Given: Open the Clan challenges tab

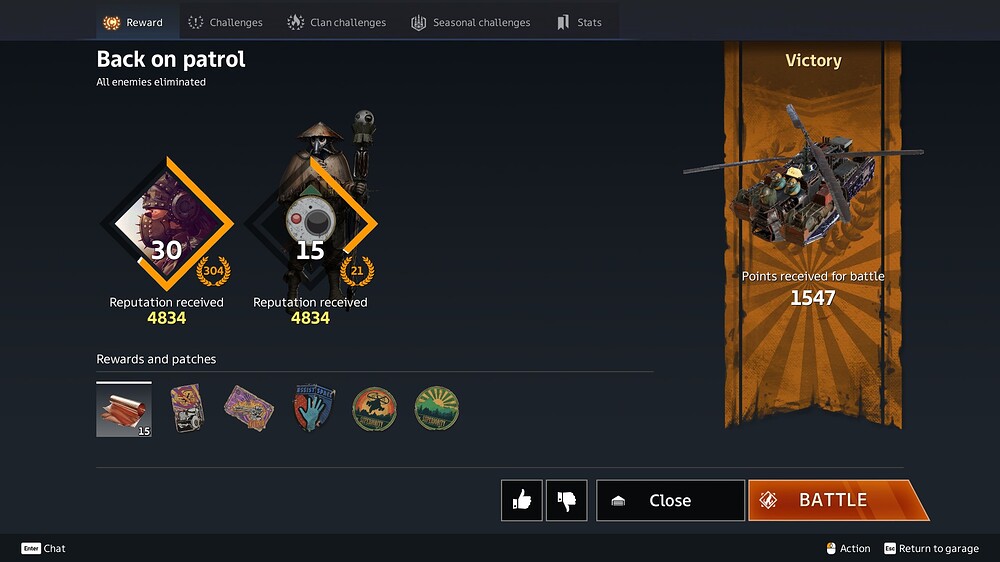Looking at the screenshot, I should (336, 22).
